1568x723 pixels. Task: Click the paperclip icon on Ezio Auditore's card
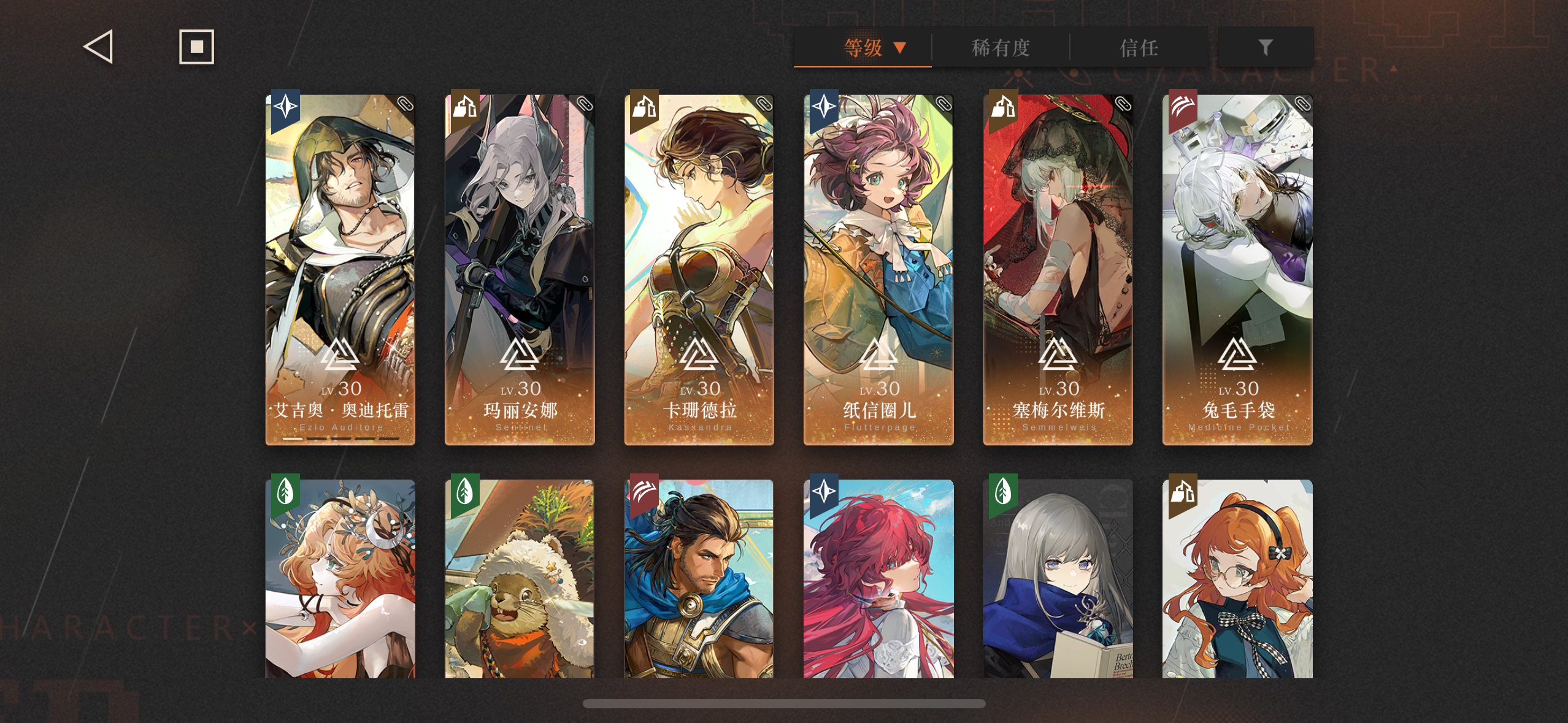point(406,105)
